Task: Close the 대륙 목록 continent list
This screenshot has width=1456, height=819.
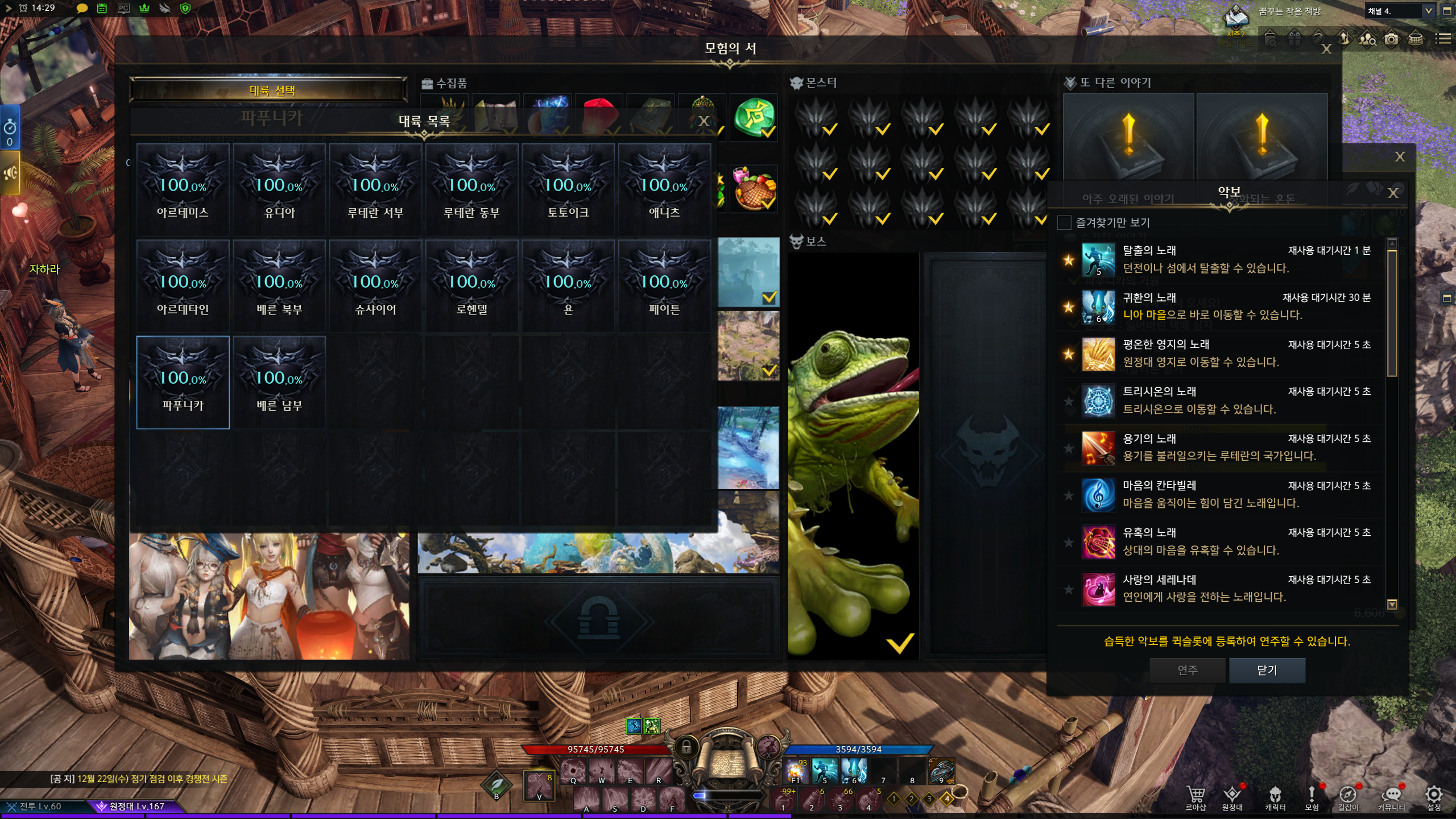Action: tap(704, 121)
